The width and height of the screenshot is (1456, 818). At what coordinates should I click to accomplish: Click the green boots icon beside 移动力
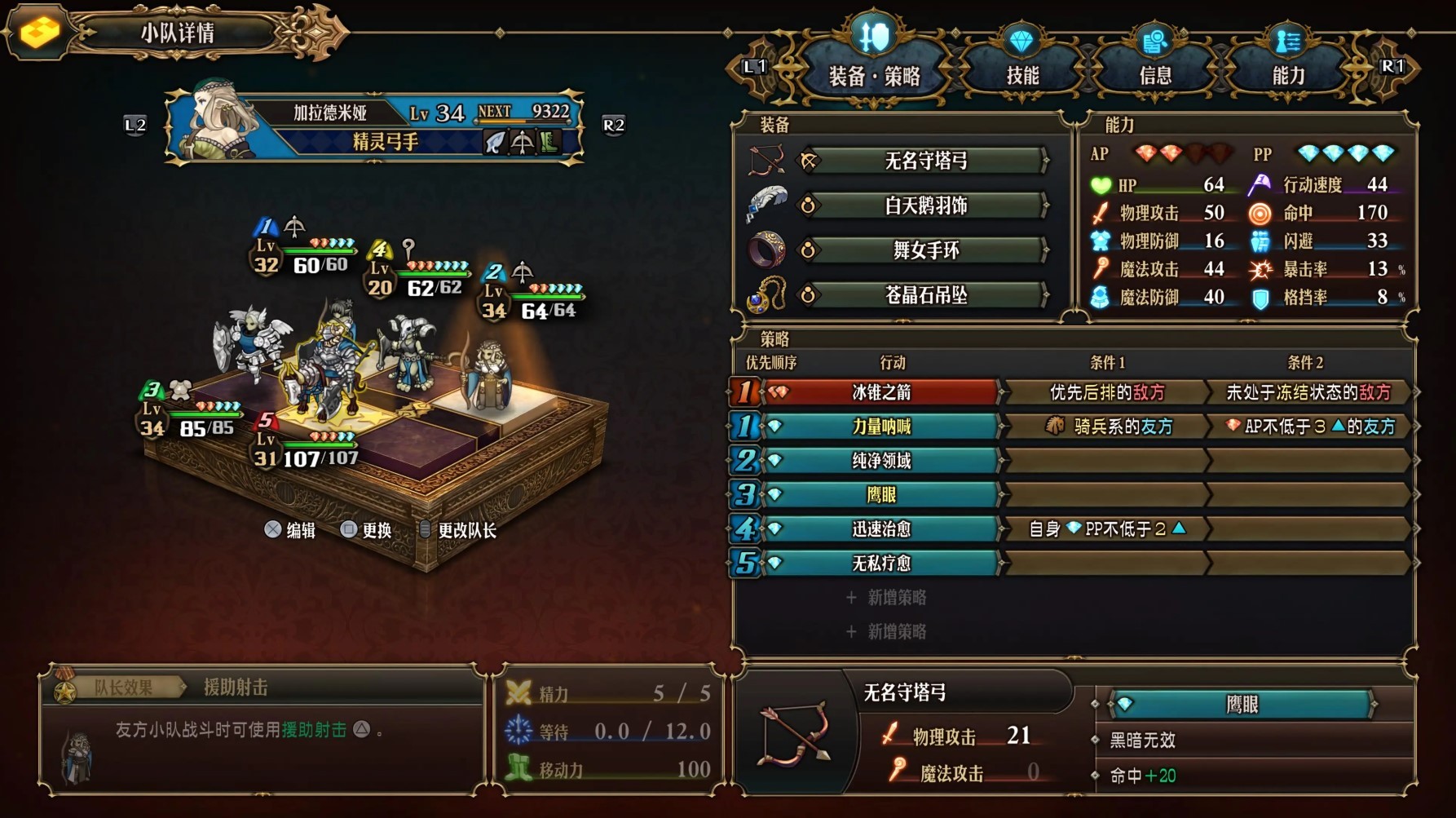(x=518, y=767)
